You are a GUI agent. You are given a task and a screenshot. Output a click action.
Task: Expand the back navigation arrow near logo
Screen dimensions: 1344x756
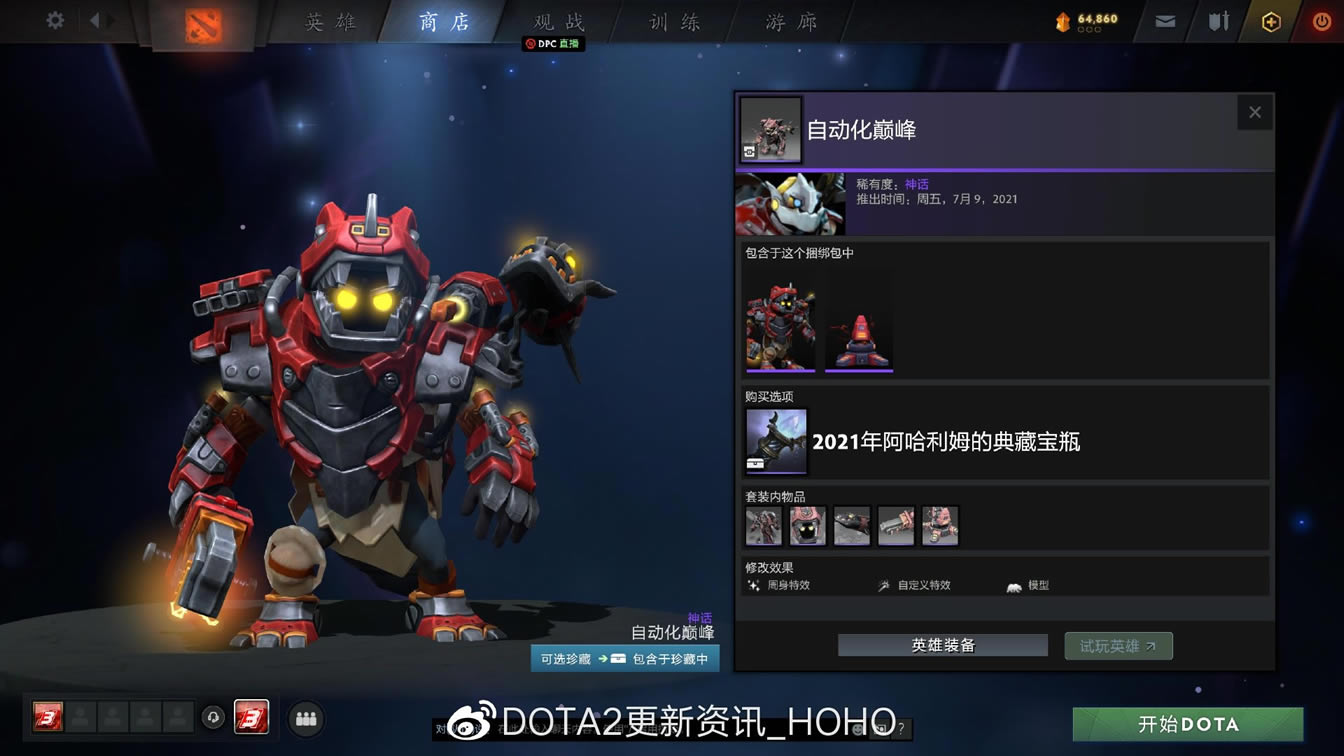95,19
